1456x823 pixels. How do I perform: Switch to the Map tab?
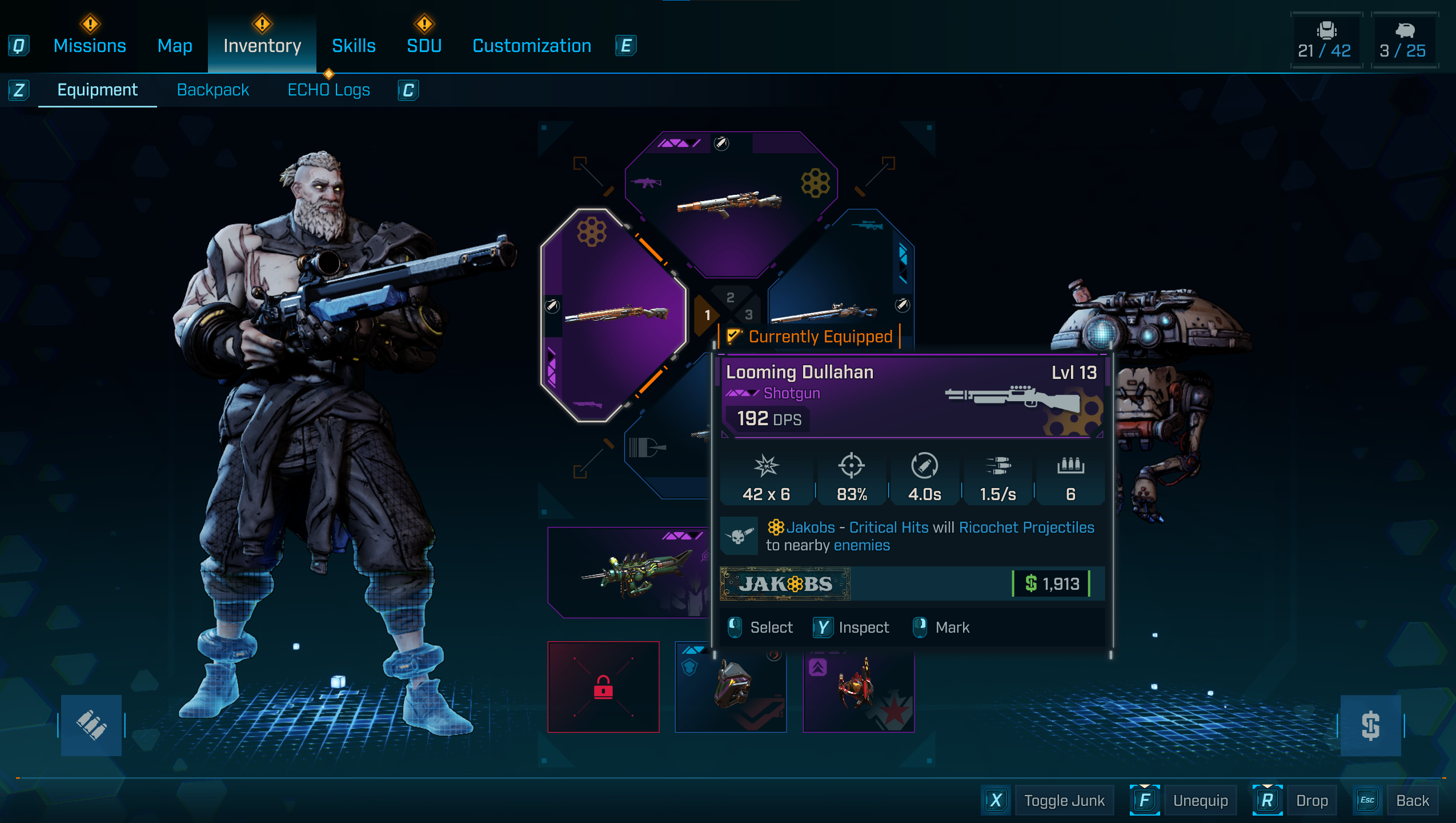(175, 46)
